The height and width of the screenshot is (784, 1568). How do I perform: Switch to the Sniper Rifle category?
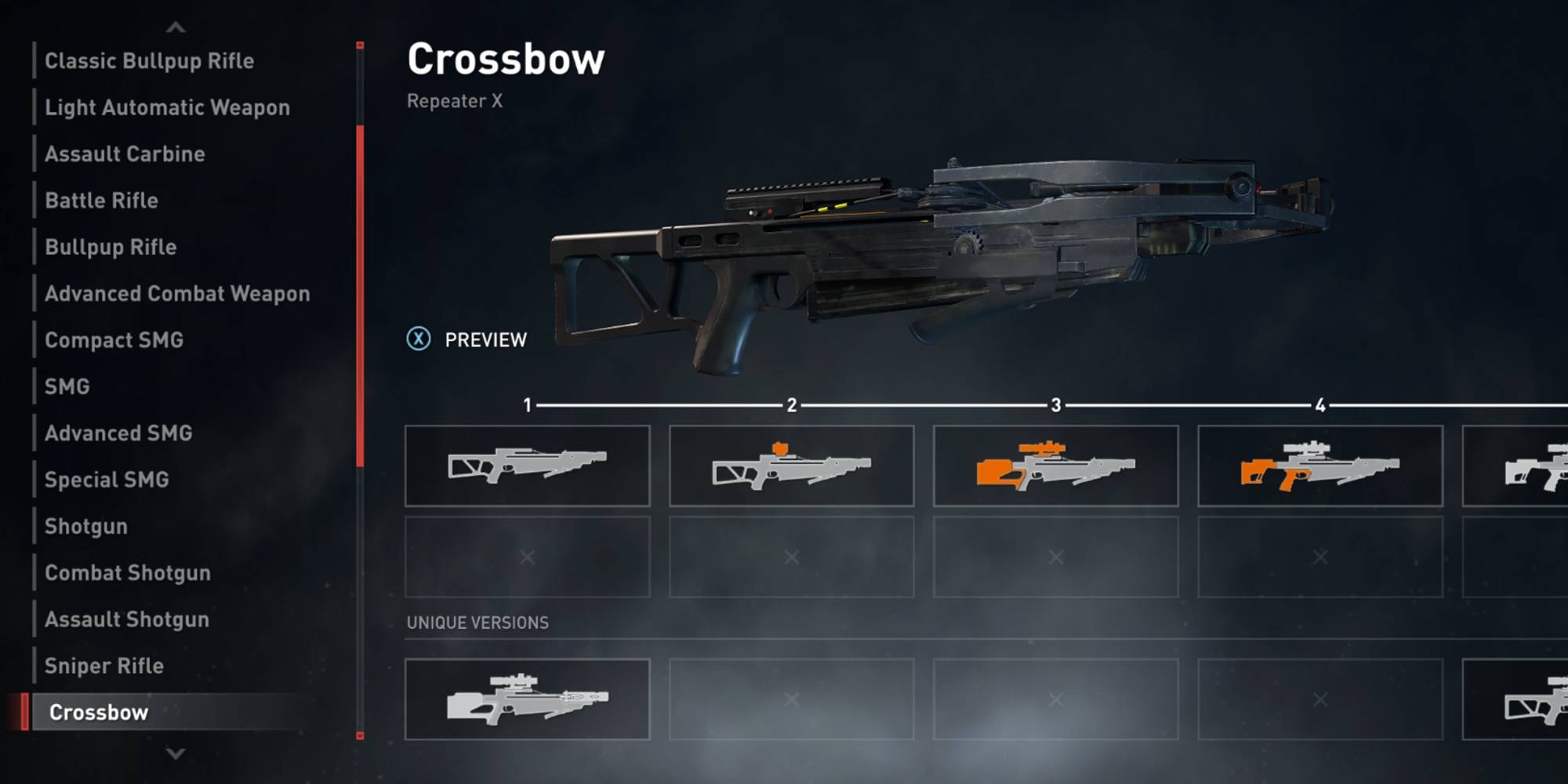(103, 666)
